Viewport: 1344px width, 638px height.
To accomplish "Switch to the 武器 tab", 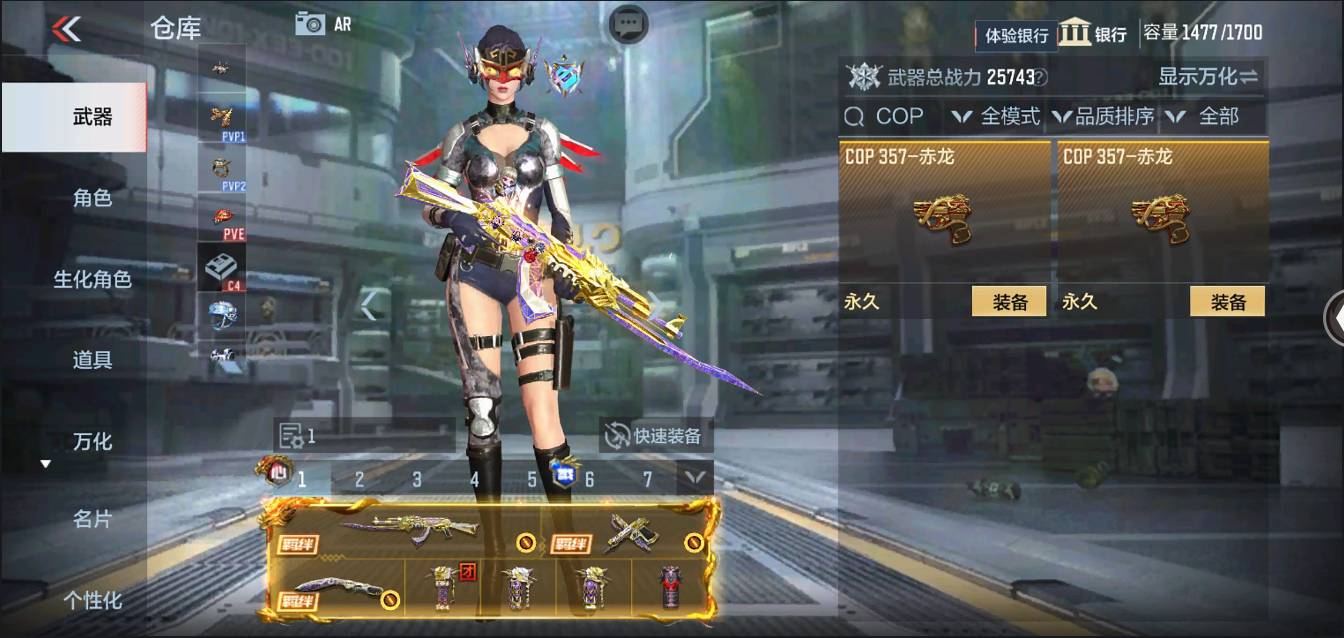I will point(92,117).
